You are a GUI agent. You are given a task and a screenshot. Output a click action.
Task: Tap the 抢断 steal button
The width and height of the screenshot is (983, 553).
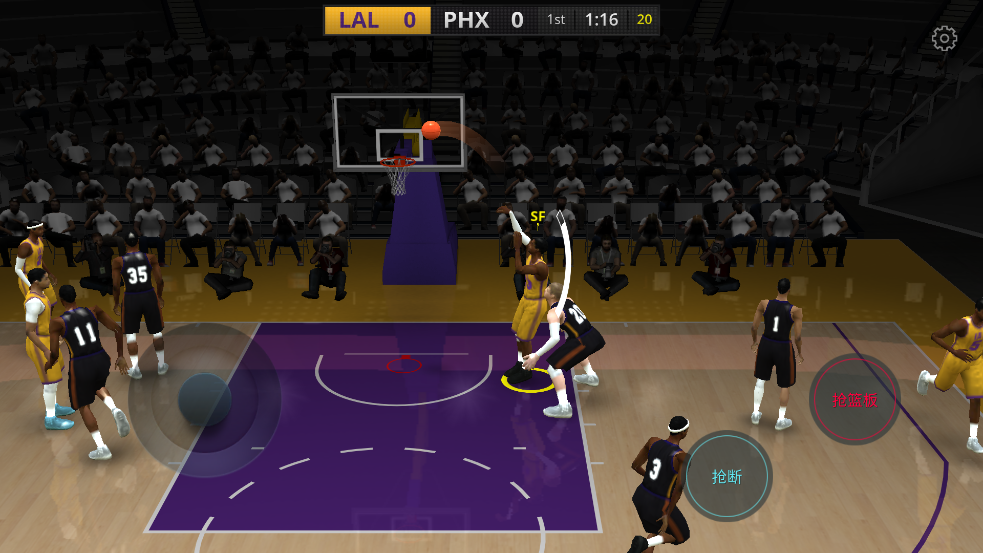(727, 476)
